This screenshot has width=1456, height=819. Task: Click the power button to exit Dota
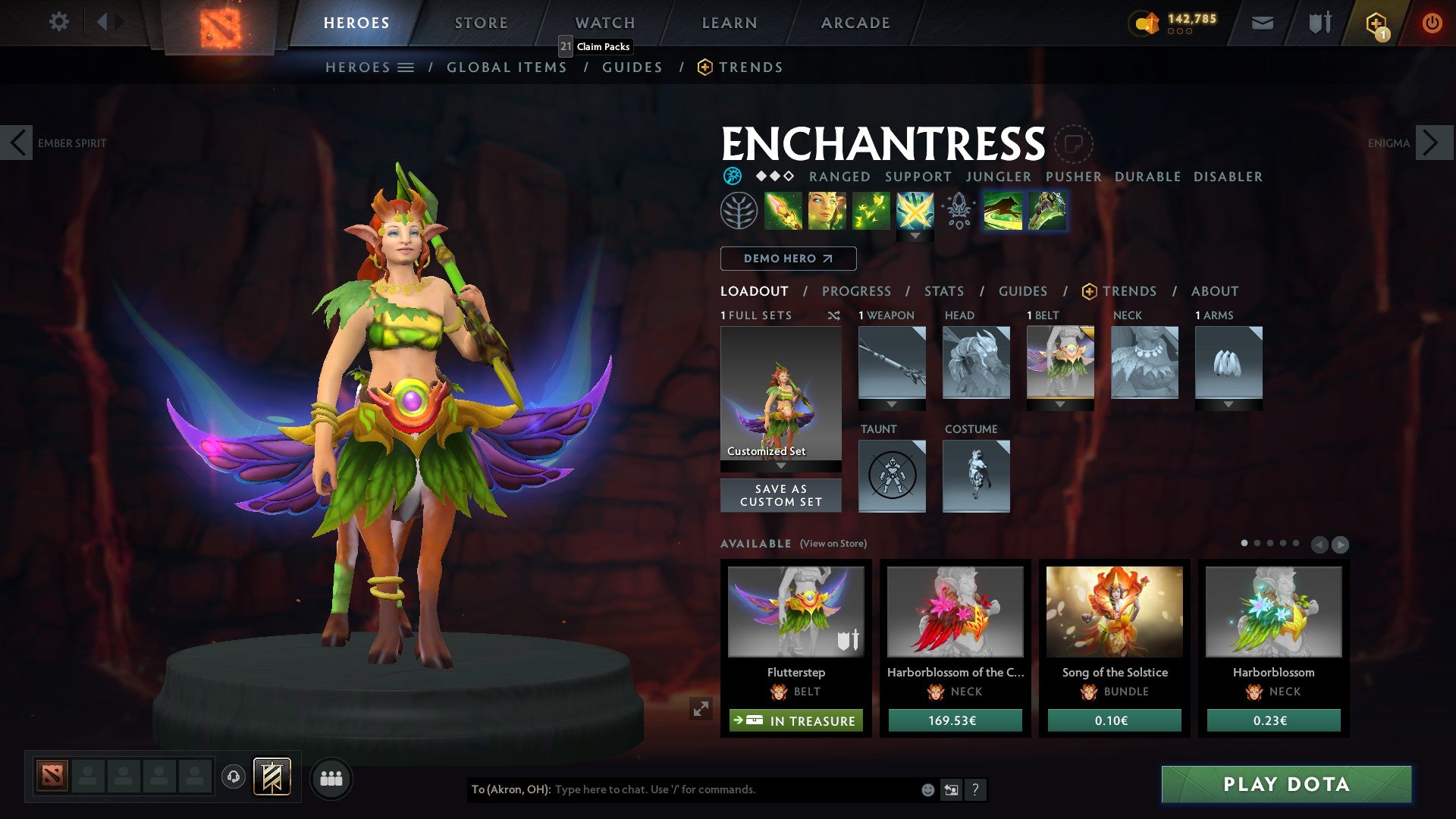coord(1432,23)
